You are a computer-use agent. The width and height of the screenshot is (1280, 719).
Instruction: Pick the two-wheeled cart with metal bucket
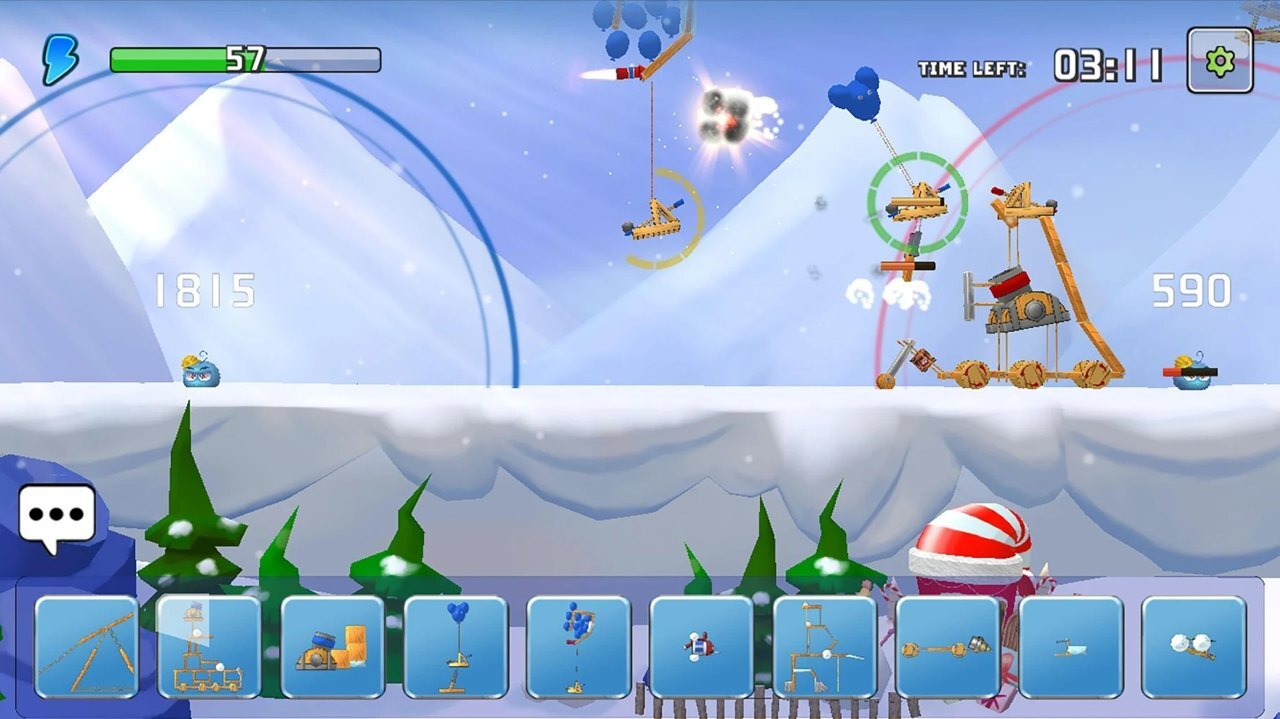pos(947,647)
